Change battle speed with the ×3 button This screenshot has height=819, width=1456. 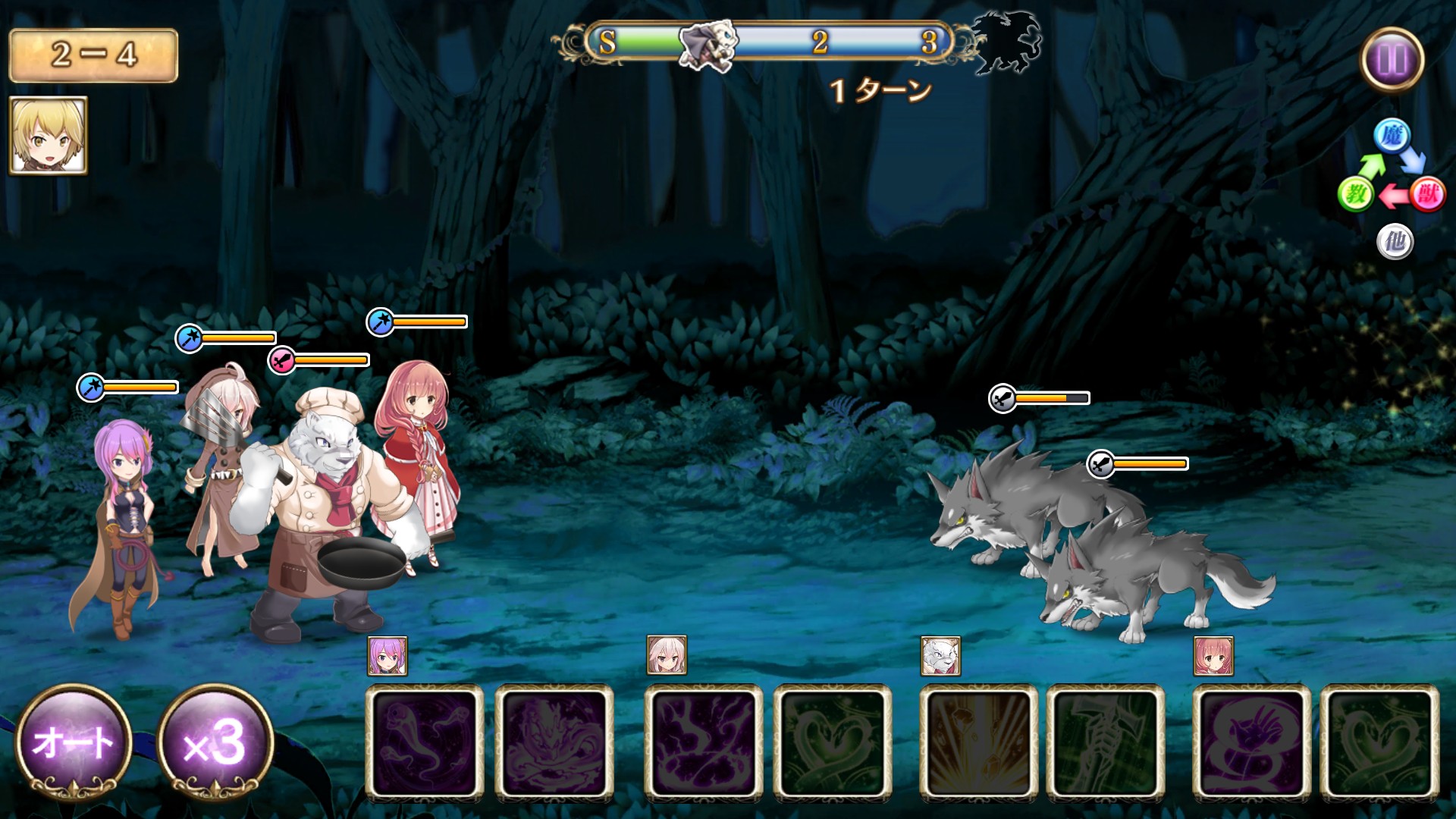pos(215,742)
